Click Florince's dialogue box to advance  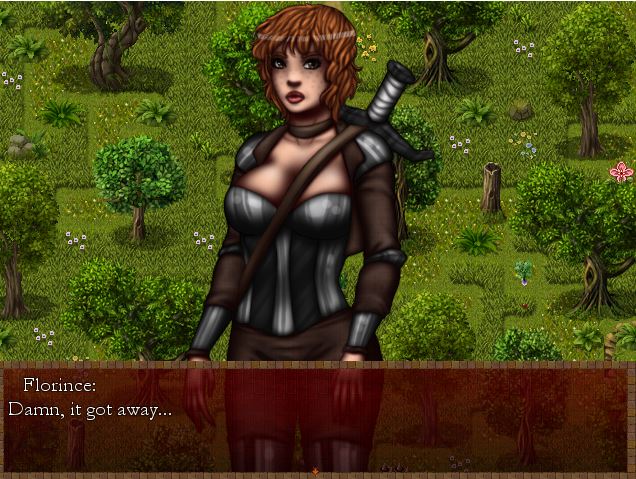click(318, 415)
